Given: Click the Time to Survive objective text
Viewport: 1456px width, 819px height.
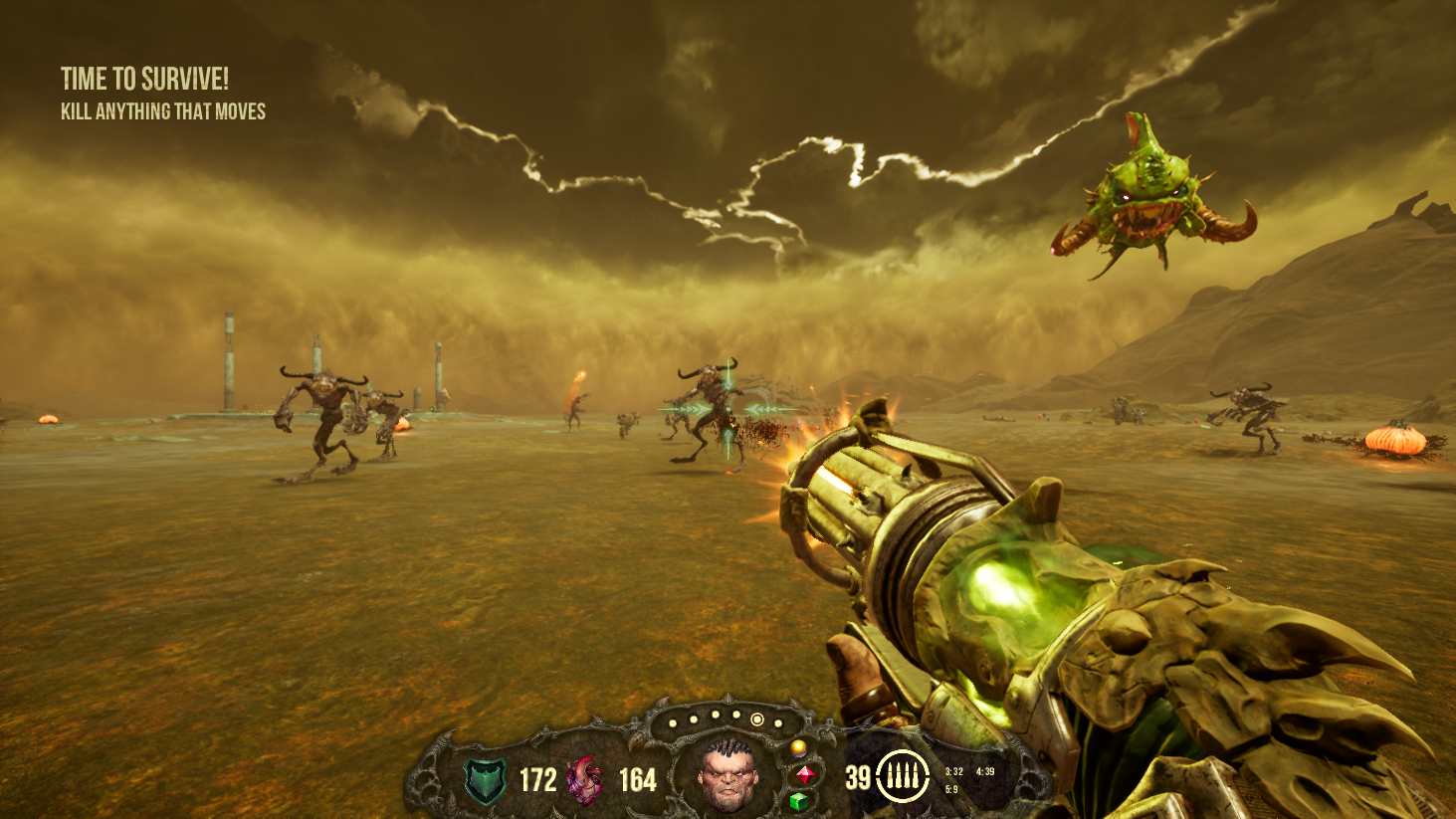Looking at the screenshot, I should [144, 79].
